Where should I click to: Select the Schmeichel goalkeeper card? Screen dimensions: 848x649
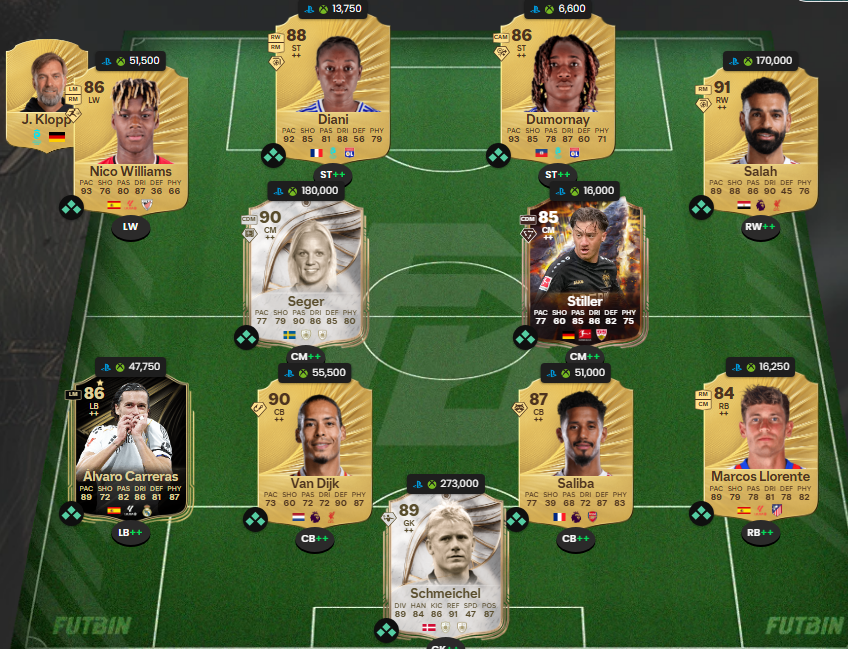pos(442,560)
